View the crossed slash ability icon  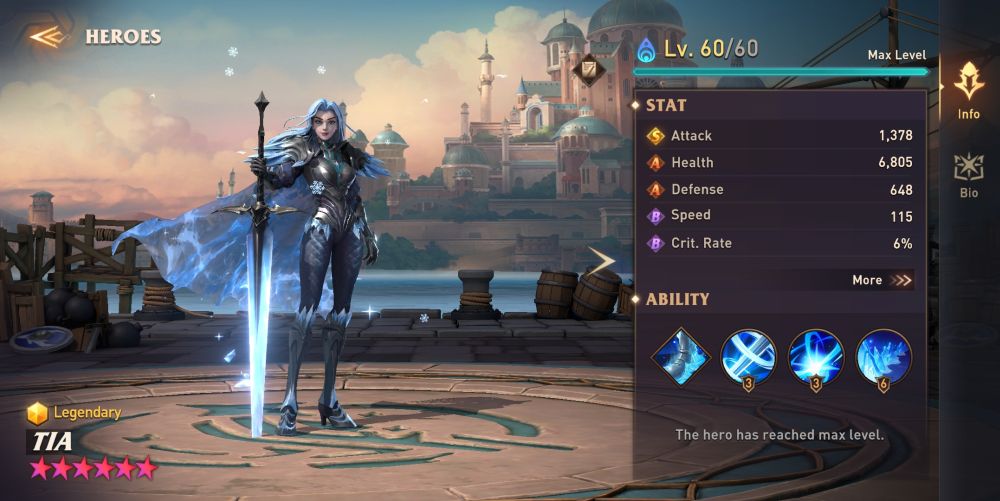tap(748, 357)
